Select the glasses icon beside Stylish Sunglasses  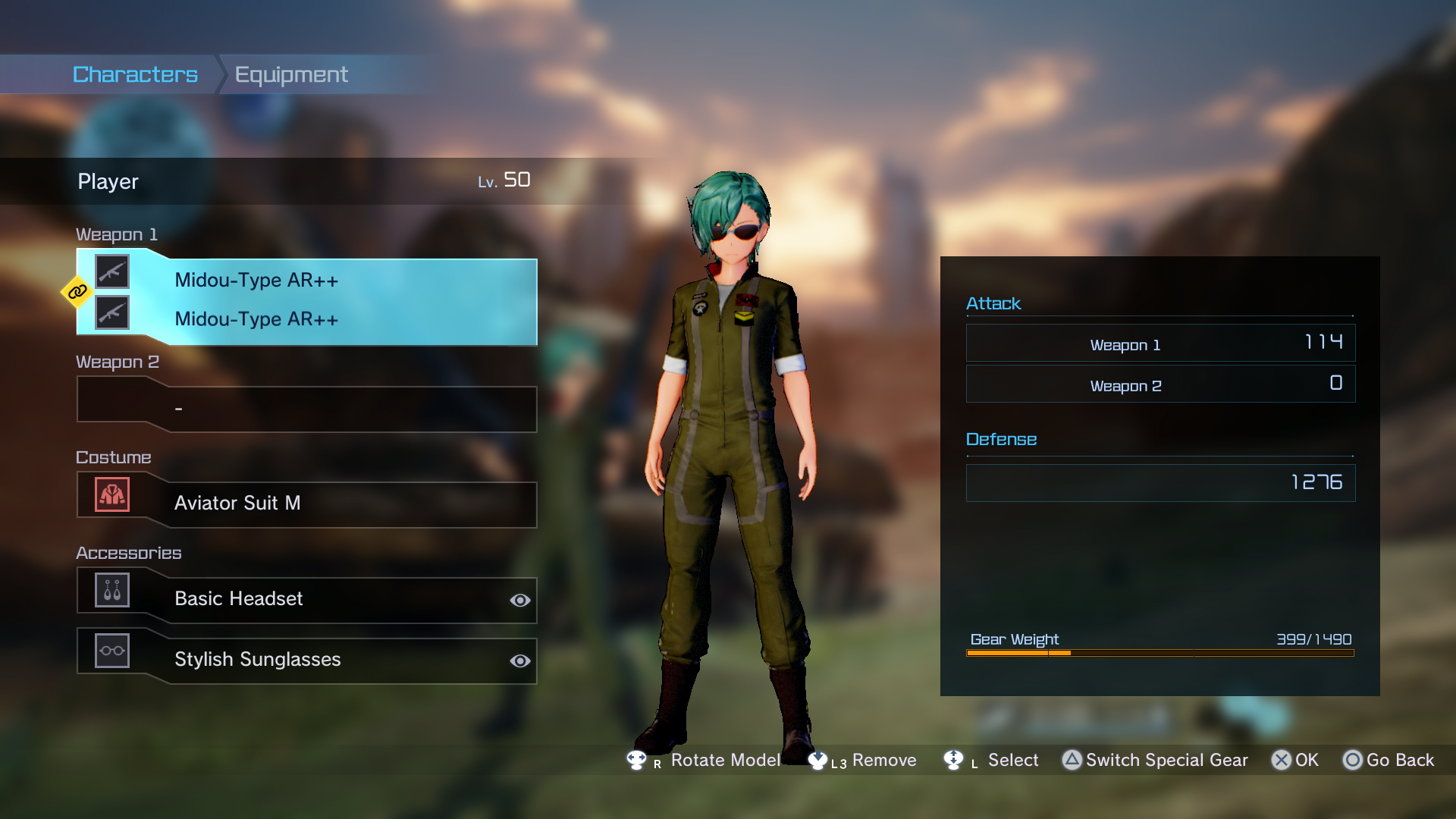111,651
